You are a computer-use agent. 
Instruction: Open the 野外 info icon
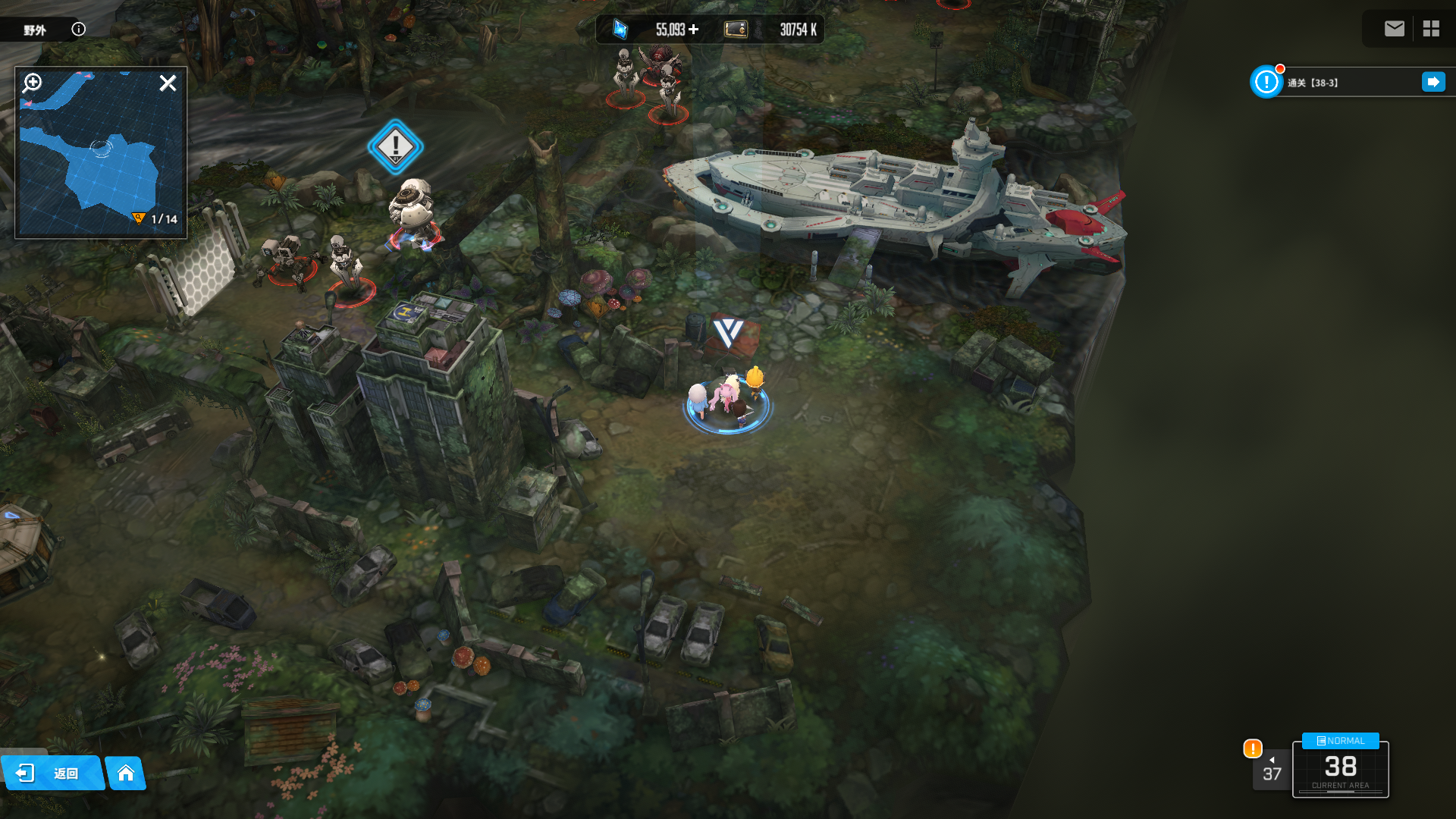79,29
